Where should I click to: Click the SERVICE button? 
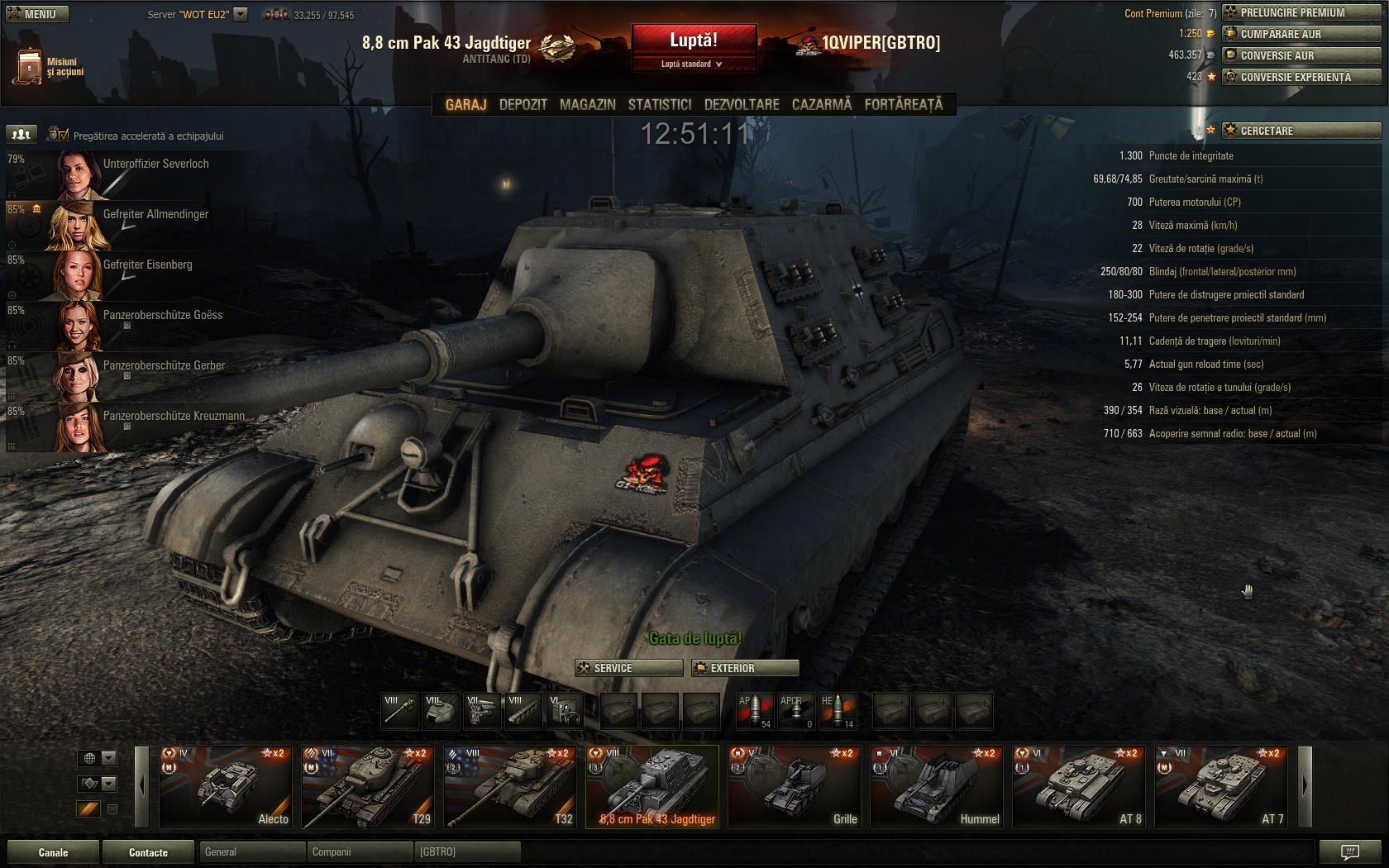pyautogui.click(x=629, y=668)
